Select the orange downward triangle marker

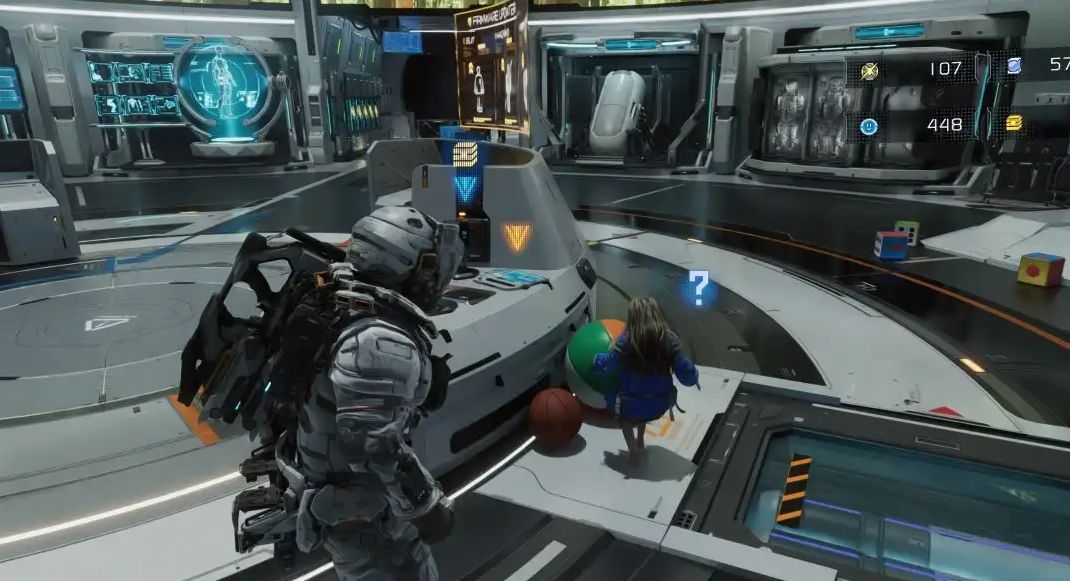click(516, 236)
